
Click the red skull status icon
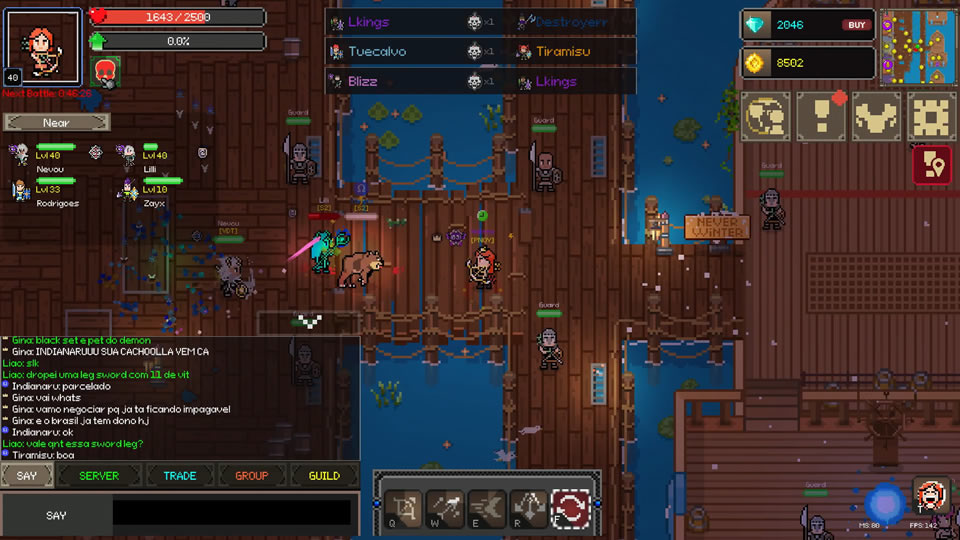coord(106,70)
